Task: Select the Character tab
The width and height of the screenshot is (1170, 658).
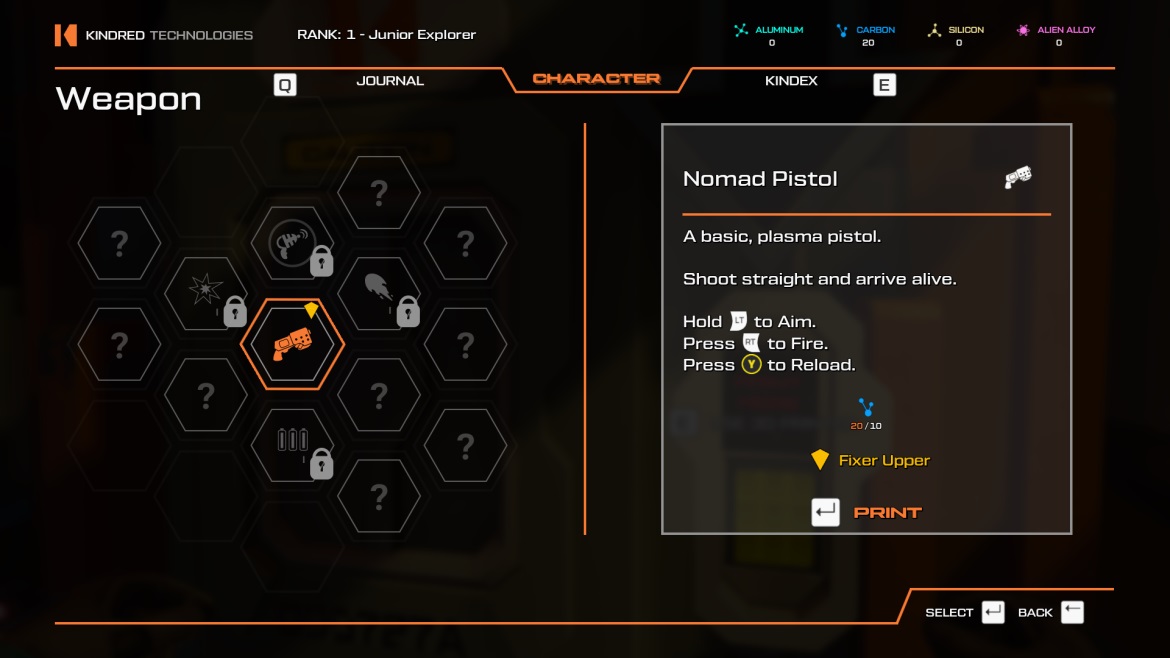Action: (x=597, y=79)
